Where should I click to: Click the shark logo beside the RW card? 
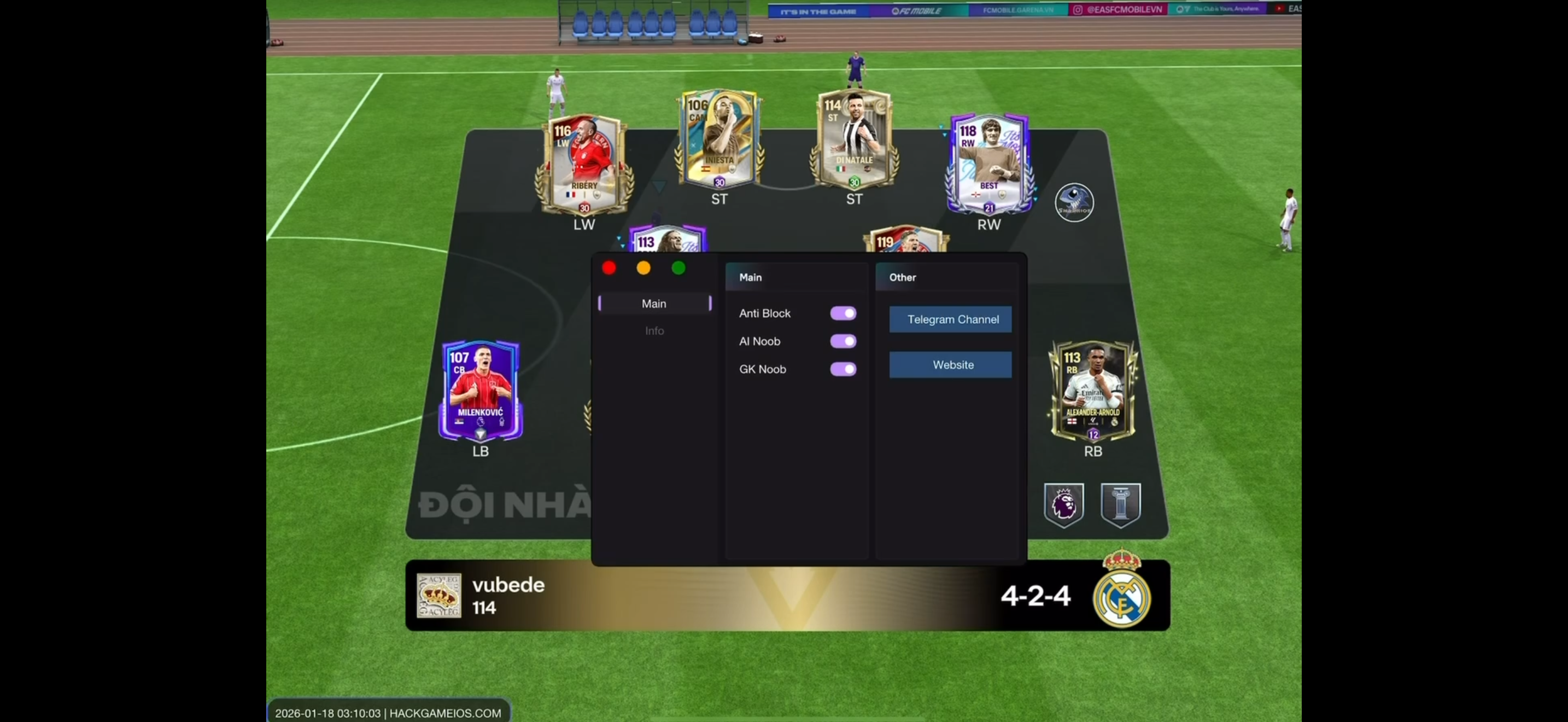1074,202
